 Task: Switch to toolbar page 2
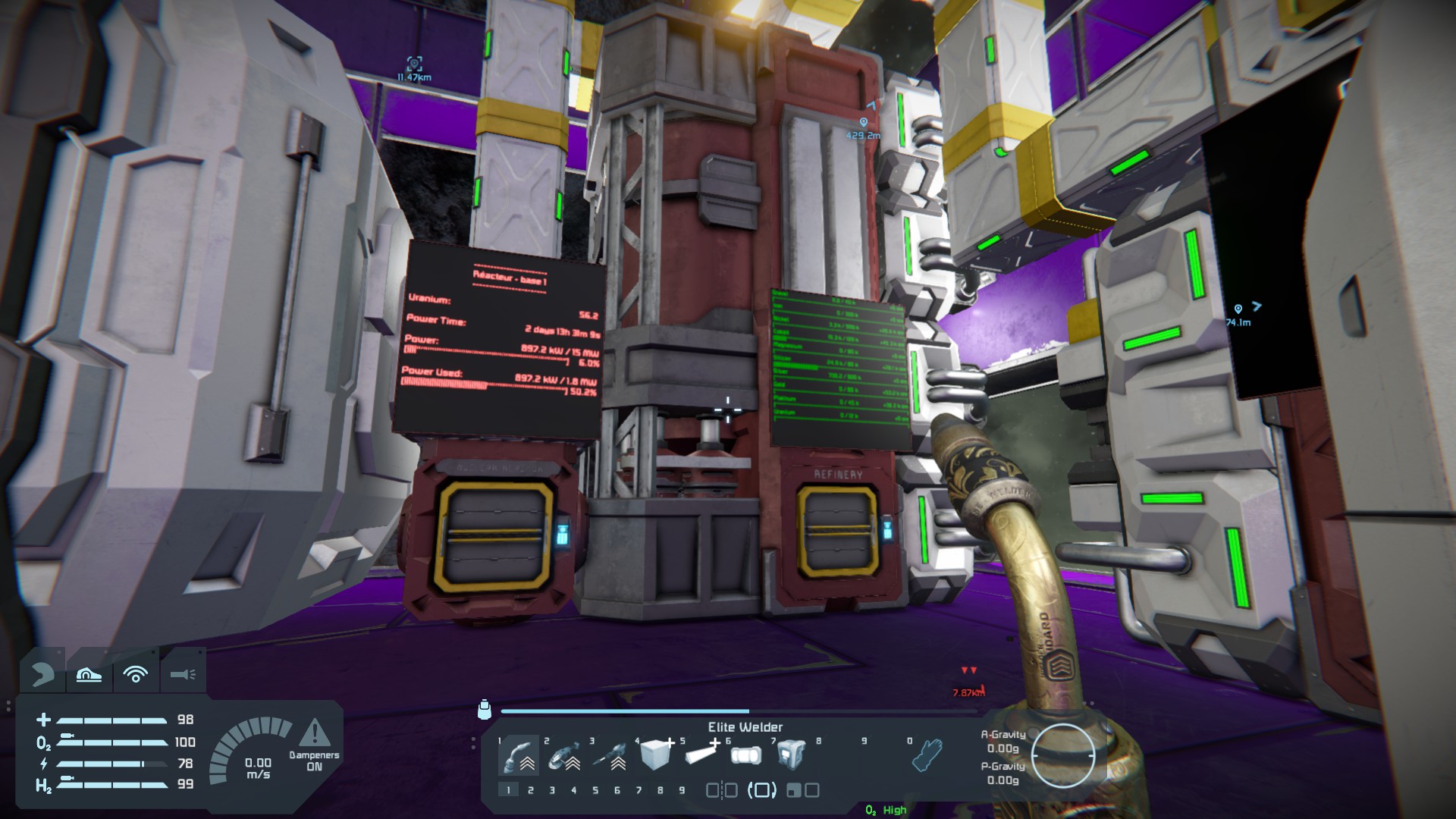coord(530,790)
